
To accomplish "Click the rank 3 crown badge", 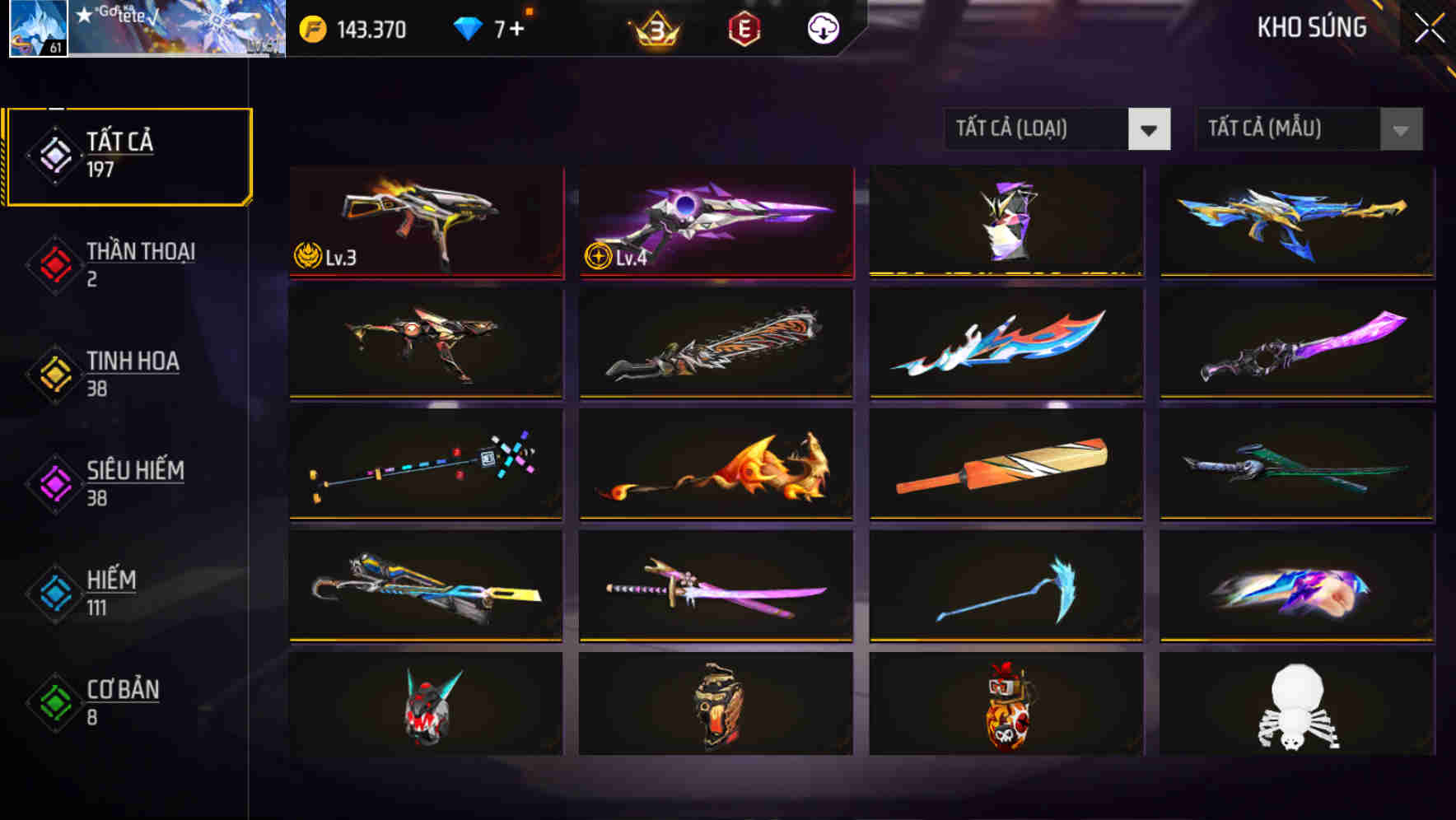I will point(653,29).
